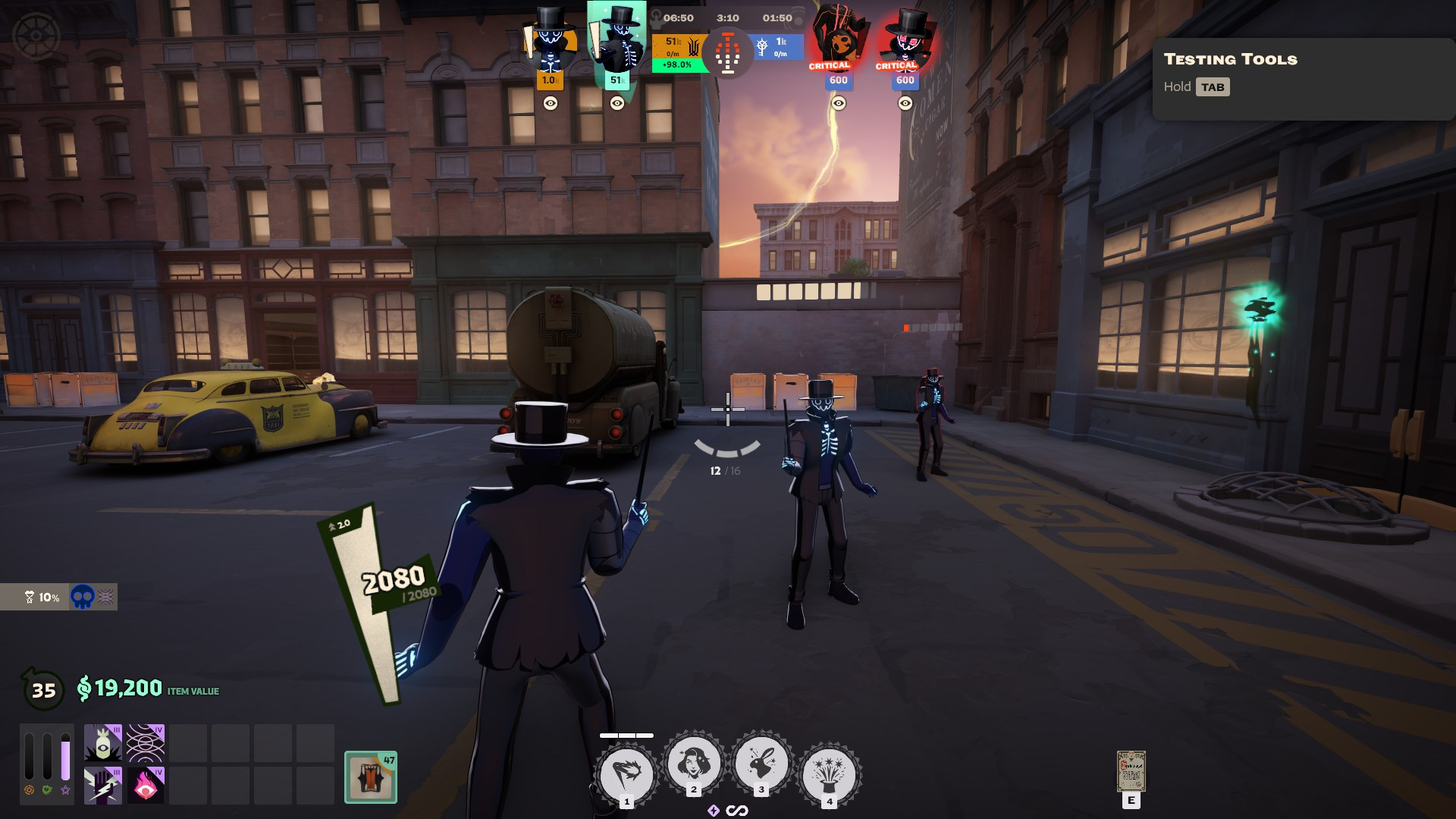Select the one-eyed crowned figure item slot
Screen dimensions: 1456x819
coord(102,743)
